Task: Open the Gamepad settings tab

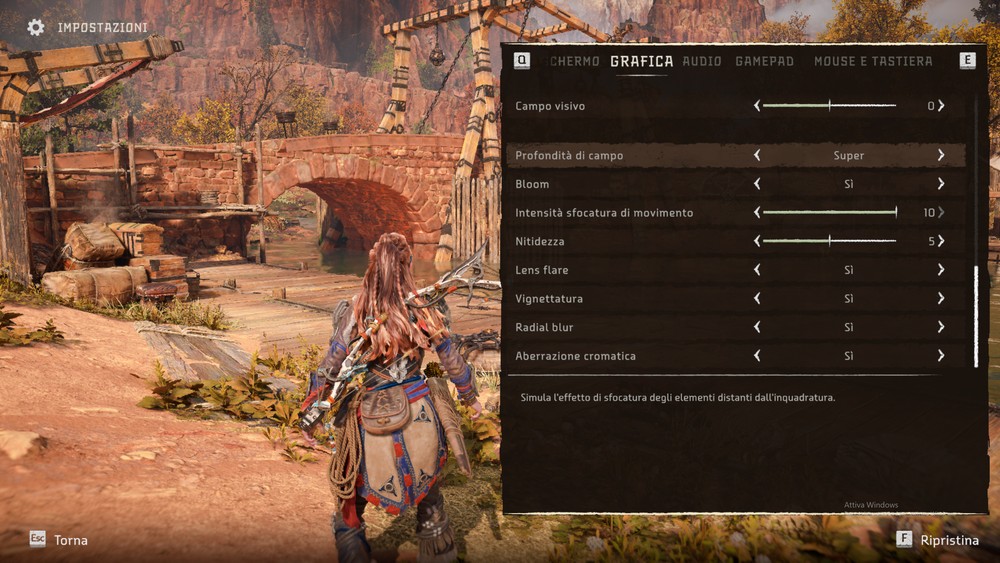Action: [764, 61]
